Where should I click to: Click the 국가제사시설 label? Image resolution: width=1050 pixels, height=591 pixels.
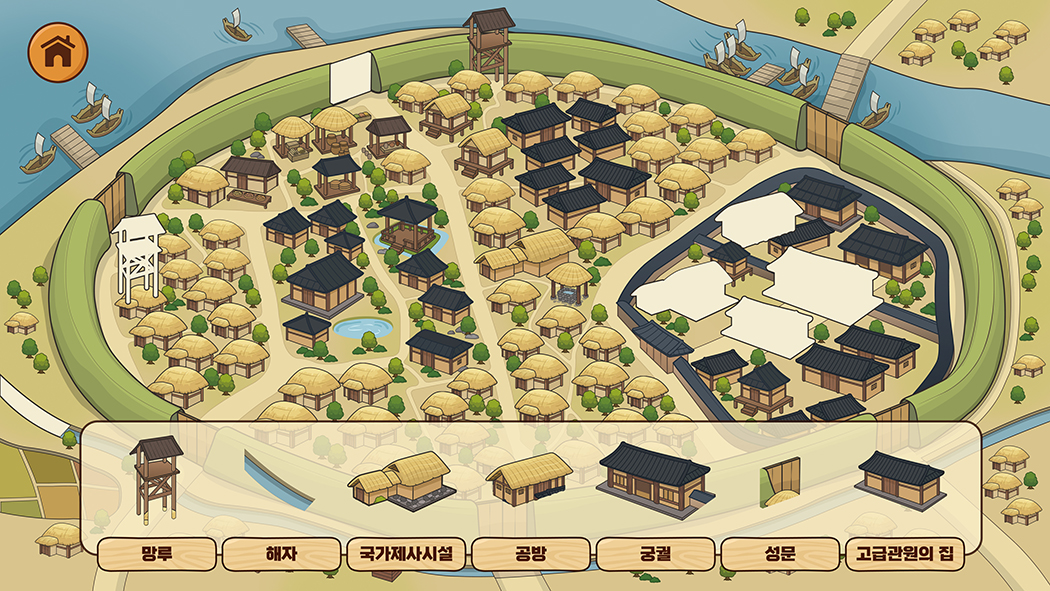coord(406,553)
